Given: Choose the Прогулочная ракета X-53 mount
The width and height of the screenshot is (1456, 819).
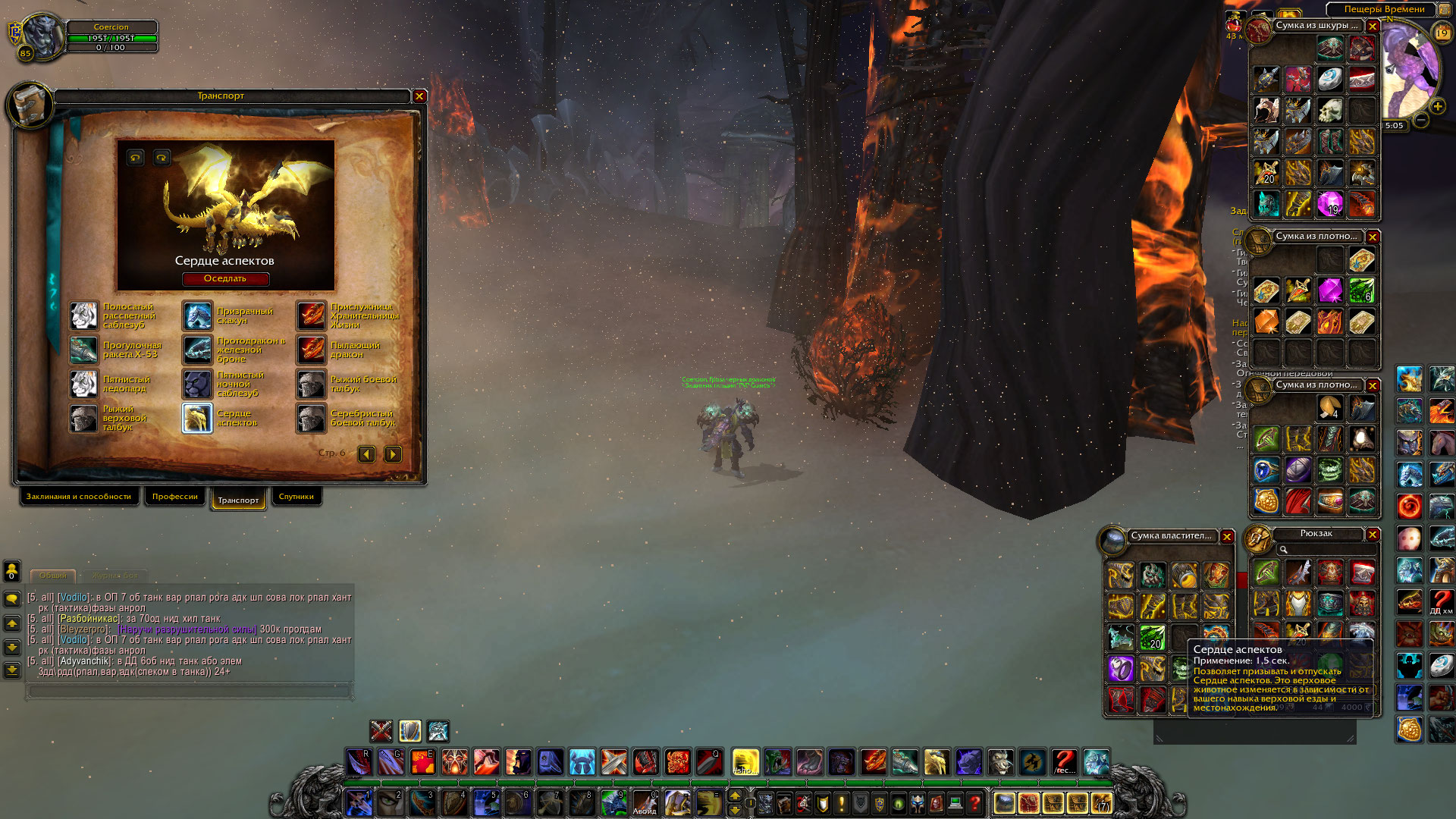Looking at the screenshot, I should pos(83,350).
